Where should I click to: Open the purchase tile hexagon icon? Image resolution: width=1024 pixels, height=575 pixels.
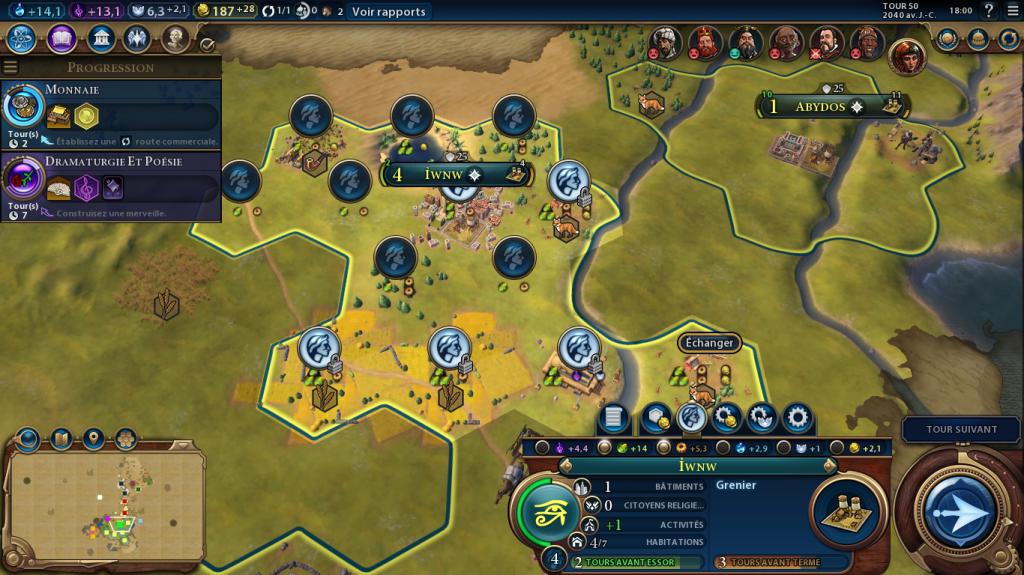[656, 416]
